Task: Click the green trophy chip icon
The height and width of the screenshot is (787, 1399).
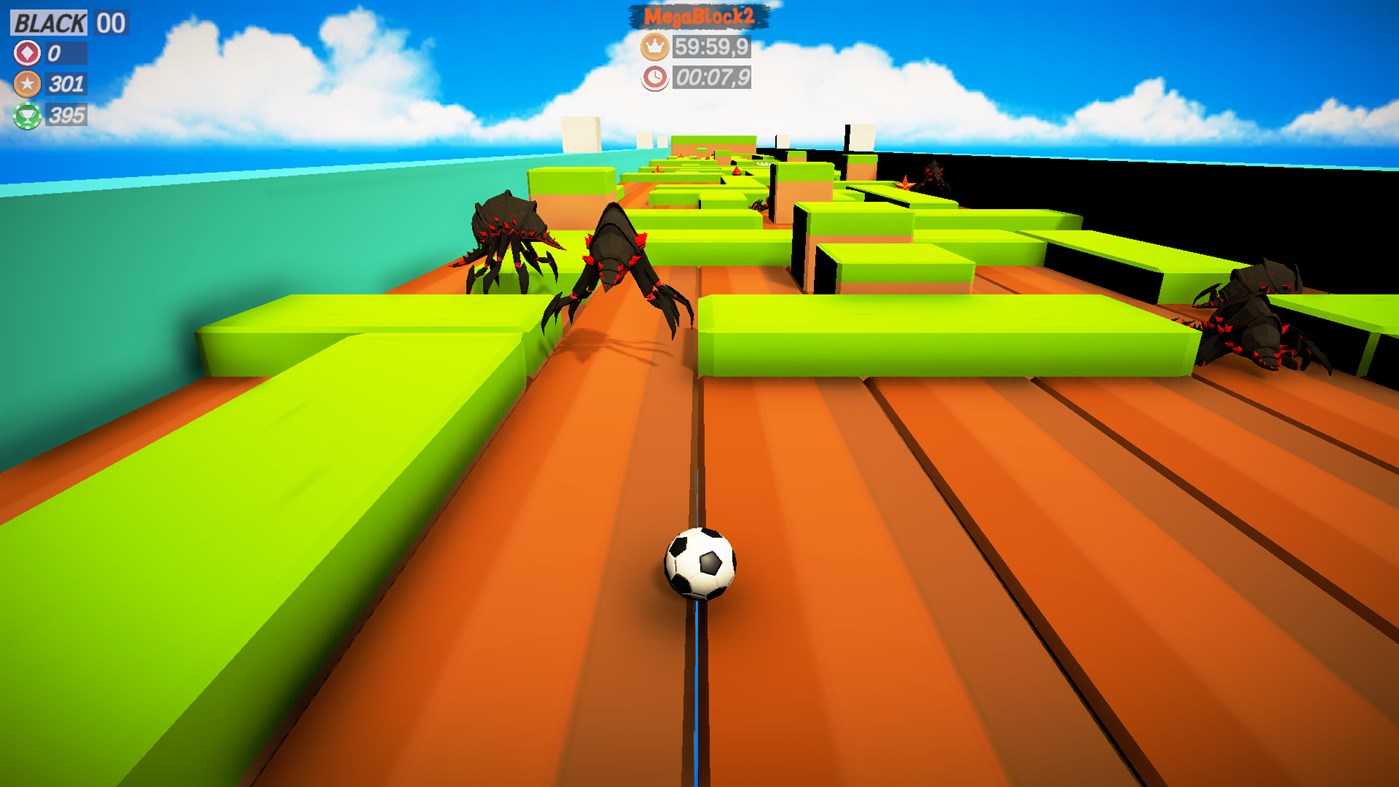Action: 27,115
